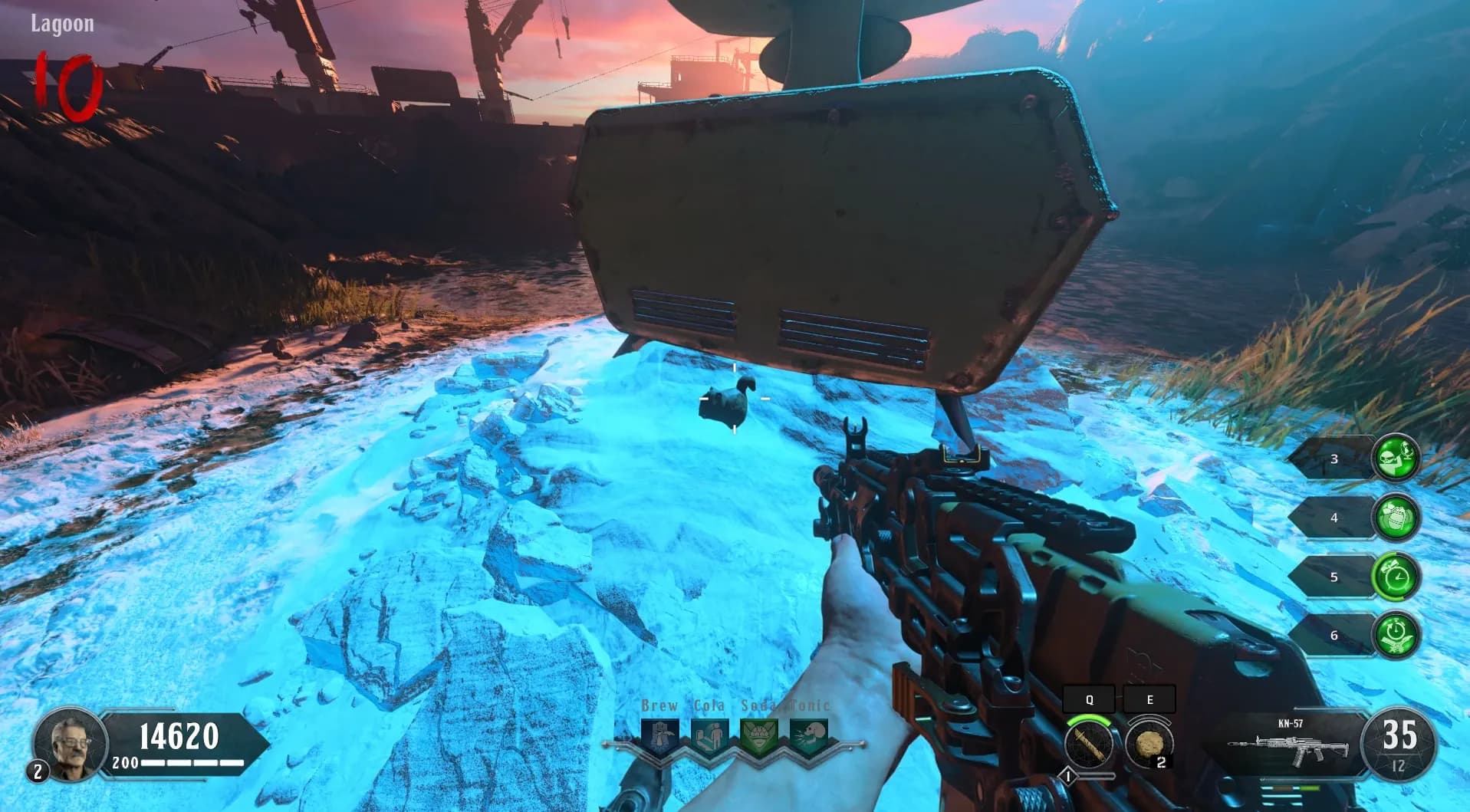Use the grenade elixir in slot 4
Image resolution: width=1470 pixels, height=812 pixels.
(1396, 518)
